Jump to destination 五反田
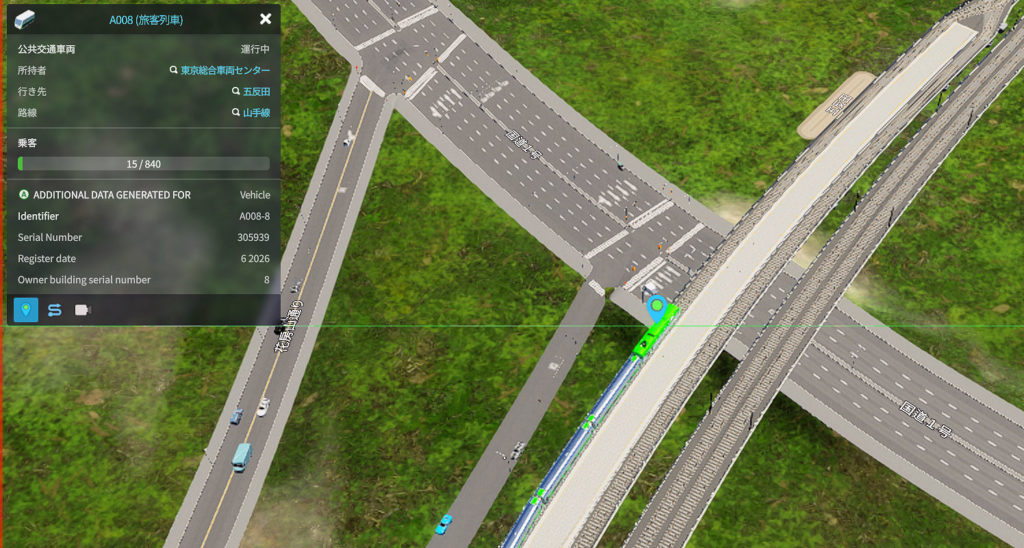The width and height of the screenshot is (1024, 548). pyautogui.click(x=256, y=92)
